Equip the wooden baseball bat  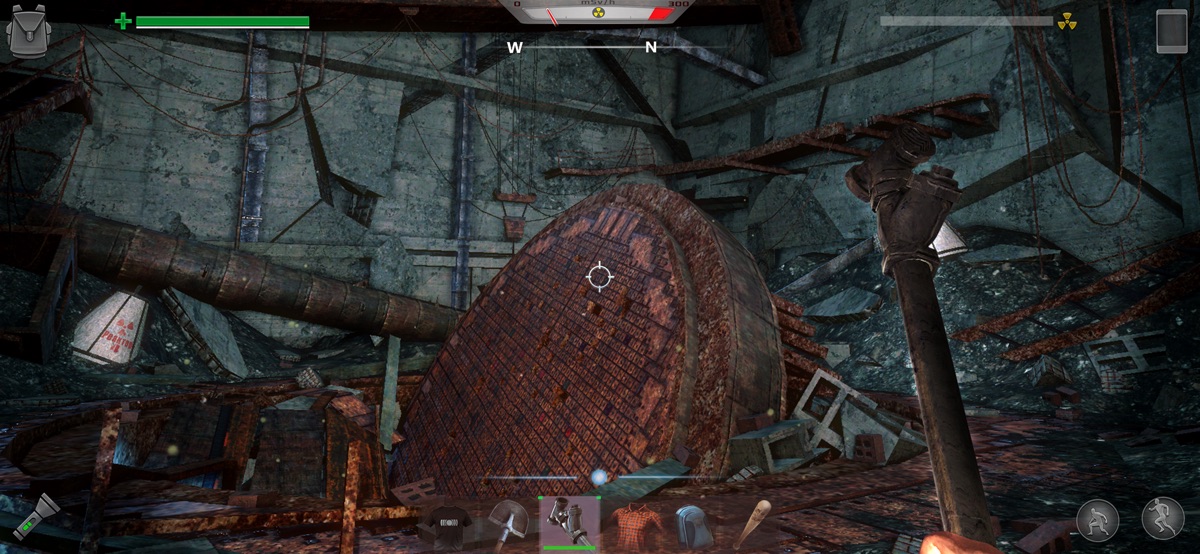click(752, 522)
